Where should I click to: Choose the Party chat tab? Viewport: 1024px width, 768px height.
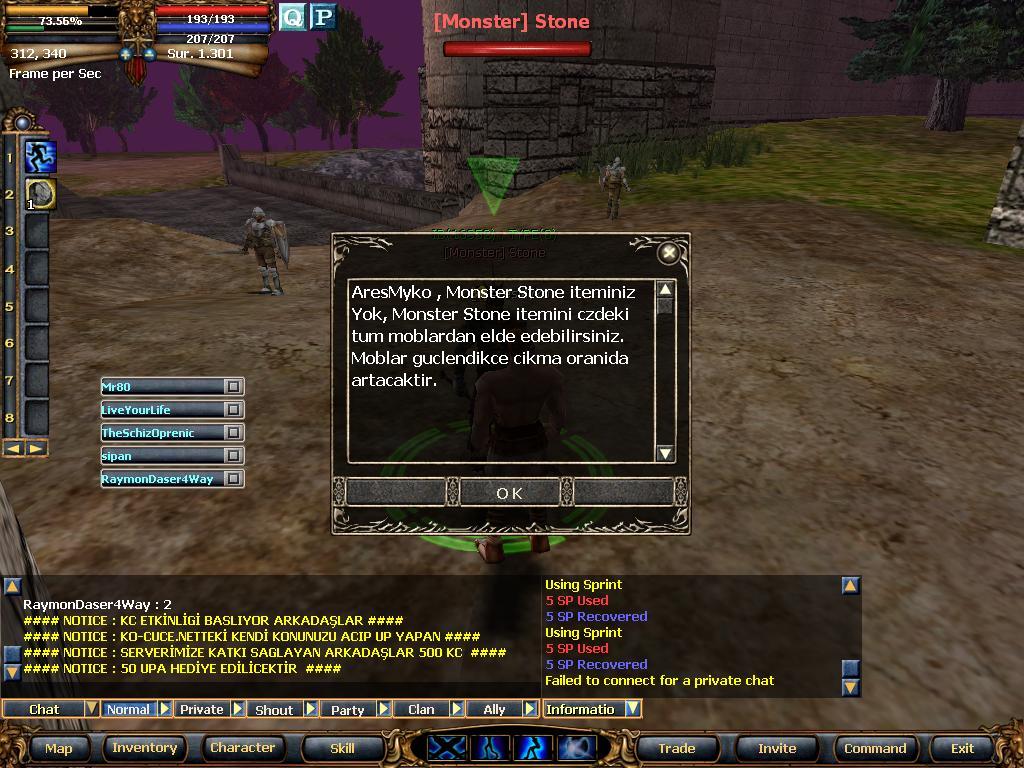347,709
